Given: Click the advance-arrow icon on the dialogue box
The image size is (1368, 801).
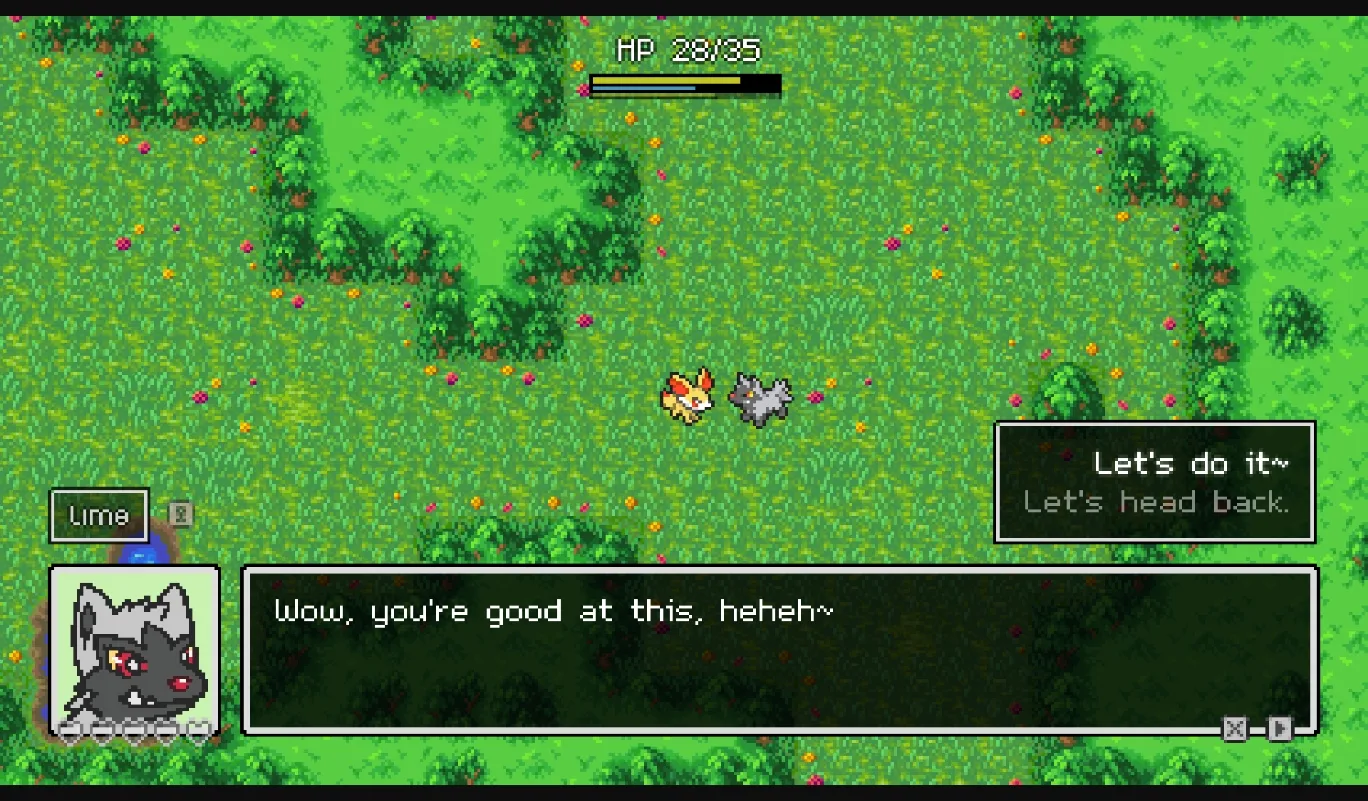Looking at the screenshot, I should pyautogui.click(x=1281, y=729).
